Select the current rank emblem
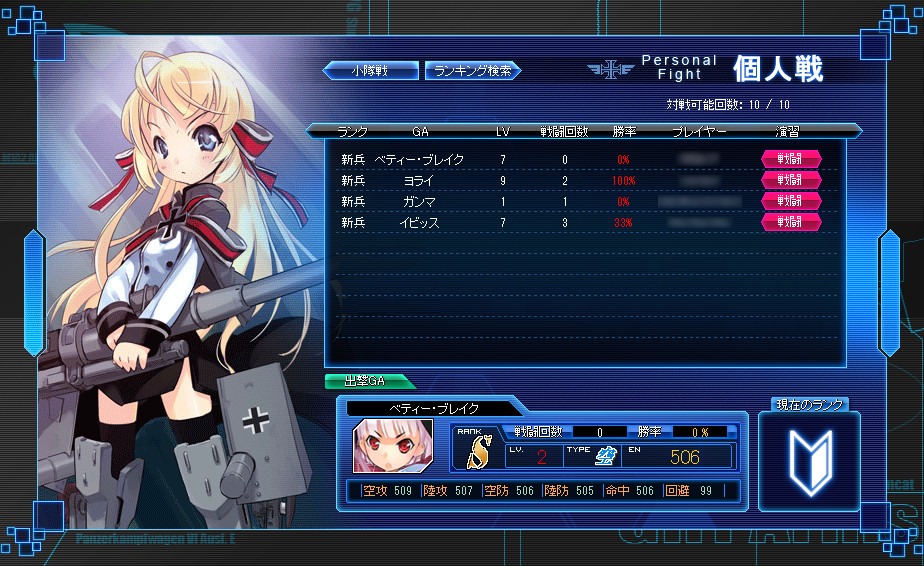Viewport: 924px width, 566px height. (808, 461)
